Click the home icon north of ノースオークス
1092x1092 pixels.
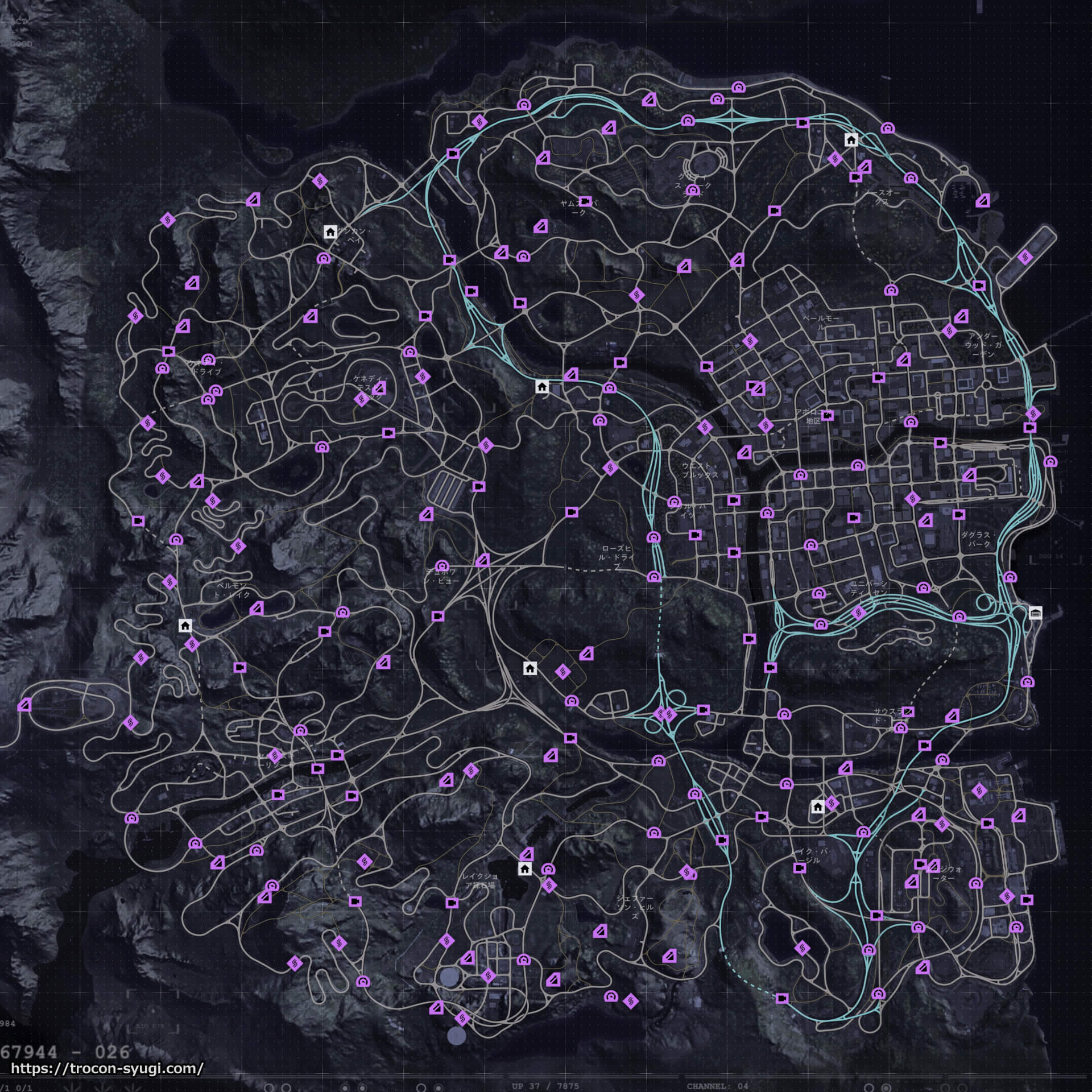tap(851, 140)
